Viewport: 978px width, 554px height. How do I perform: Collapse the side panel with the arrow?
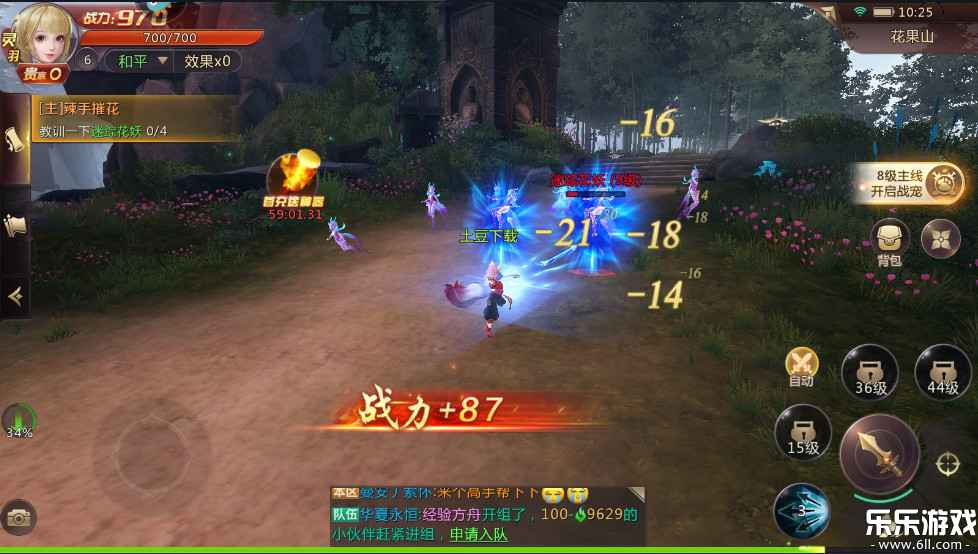tap(15, 295)
